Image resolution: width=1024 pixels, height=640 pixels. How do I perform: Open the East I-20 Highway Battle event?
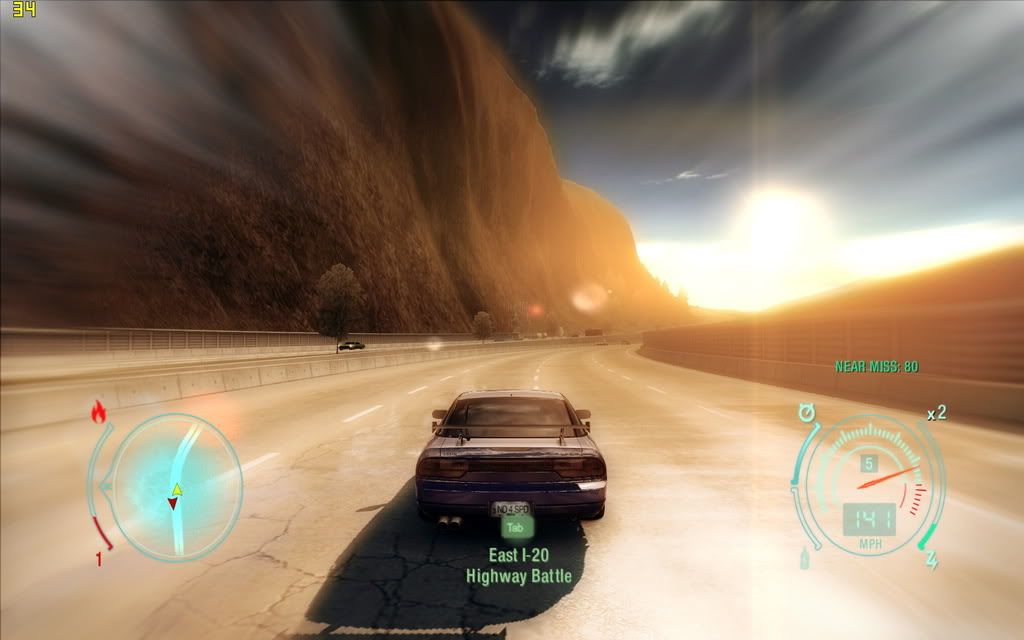point(517,565)
